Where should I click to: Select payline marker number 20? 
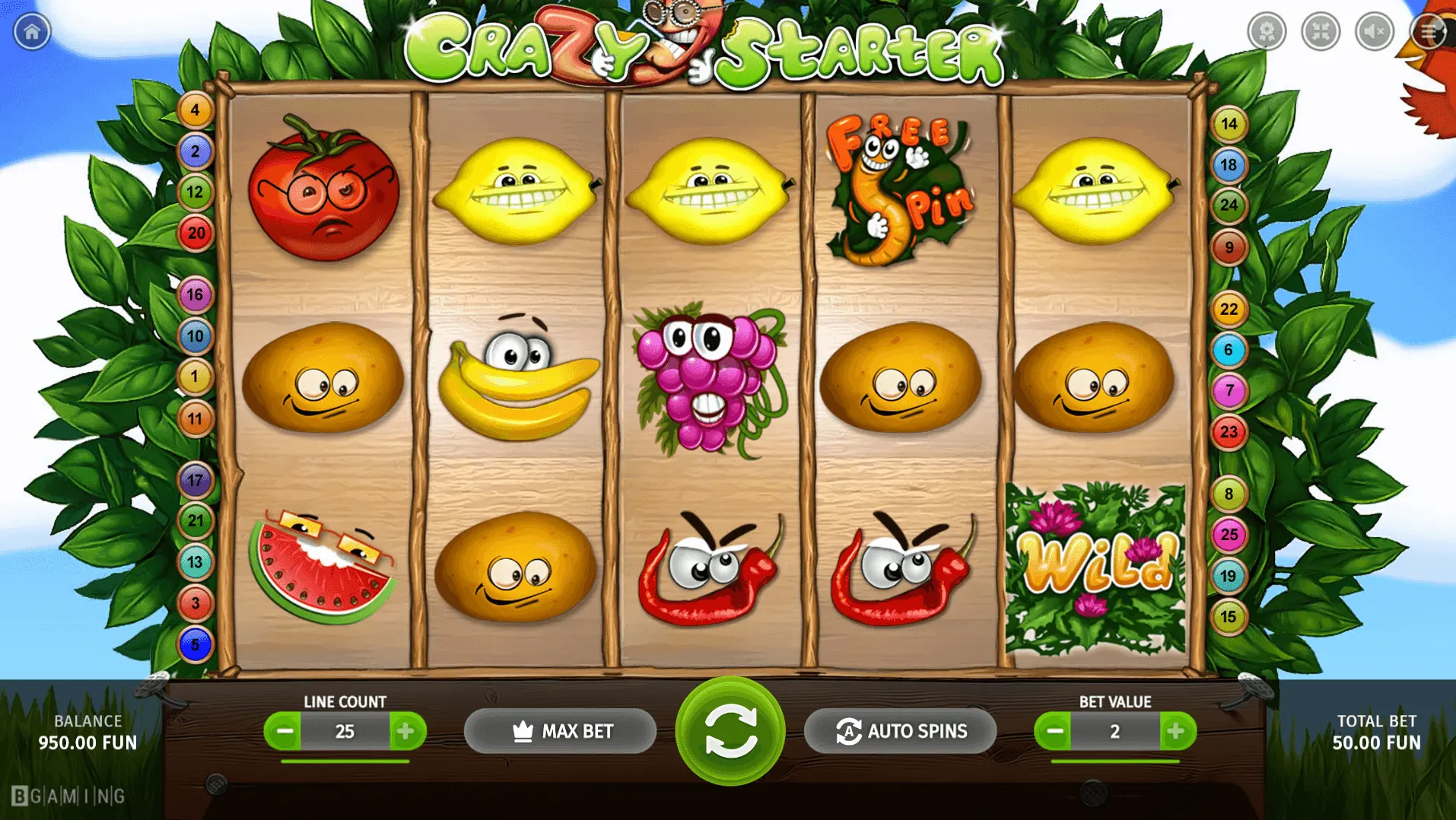click(196, 233)
